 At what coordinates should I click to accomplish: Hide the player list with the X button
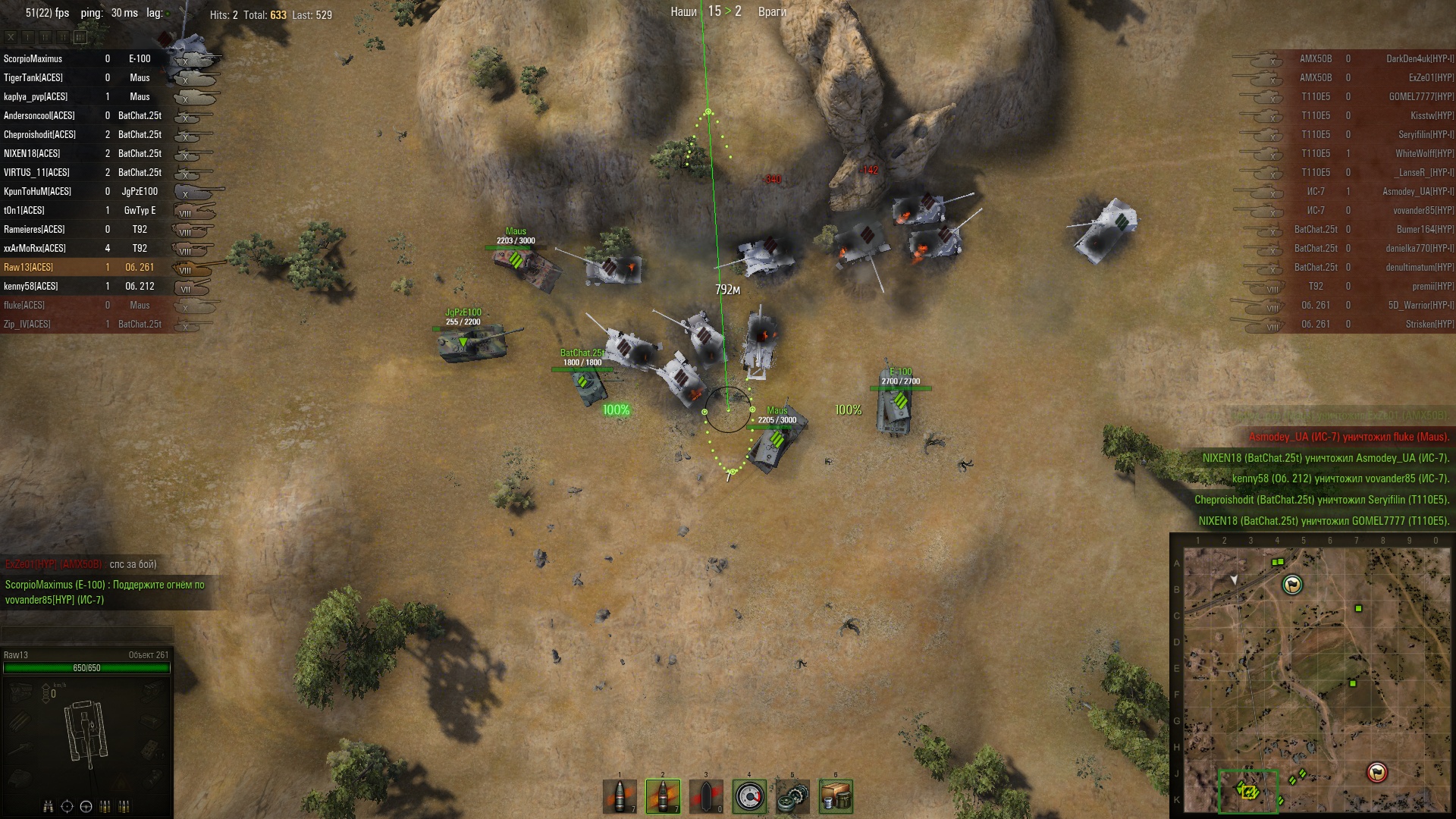11,36
